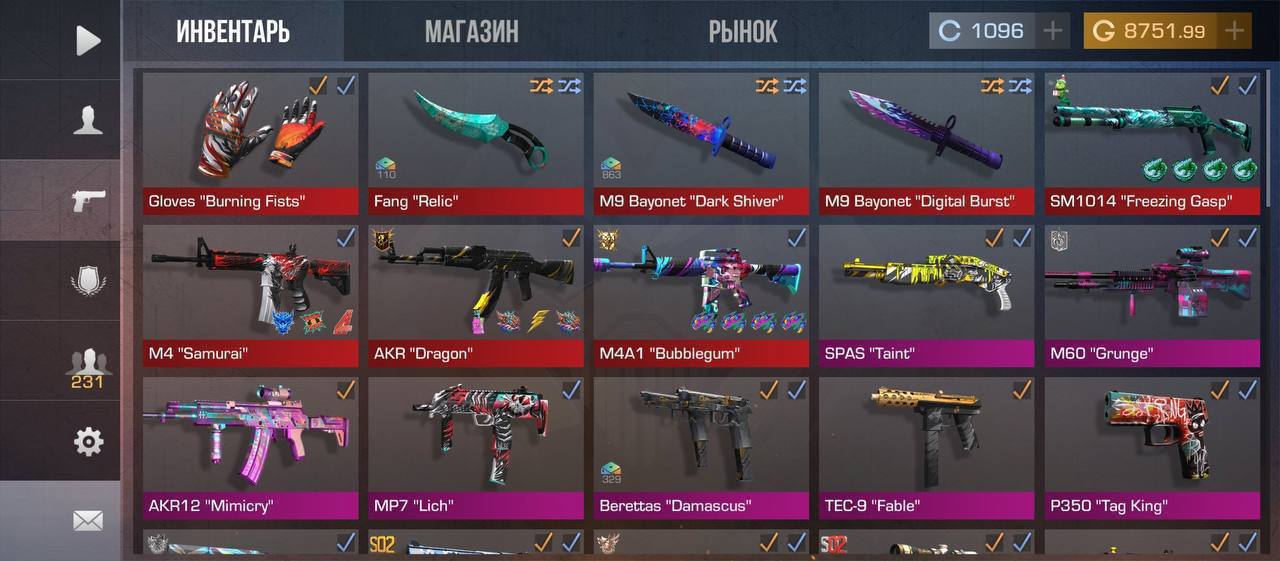1280x561 pixels.
Task: Select the M60 "Grunge" machine gun
Action: tap(1152, 295)
